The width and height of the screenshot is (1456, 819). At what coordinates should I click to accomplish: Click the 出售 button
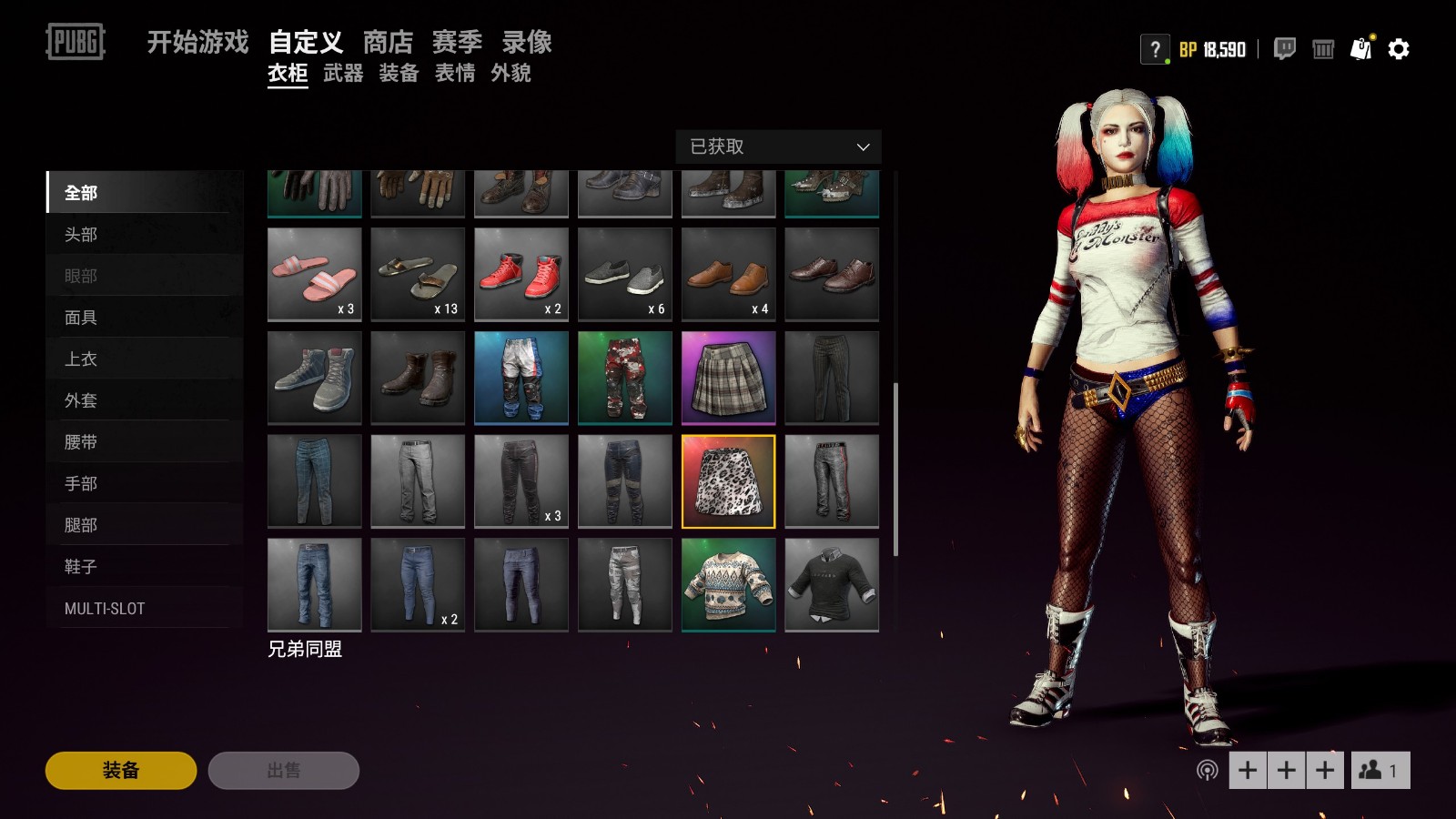tap(283, 770)
